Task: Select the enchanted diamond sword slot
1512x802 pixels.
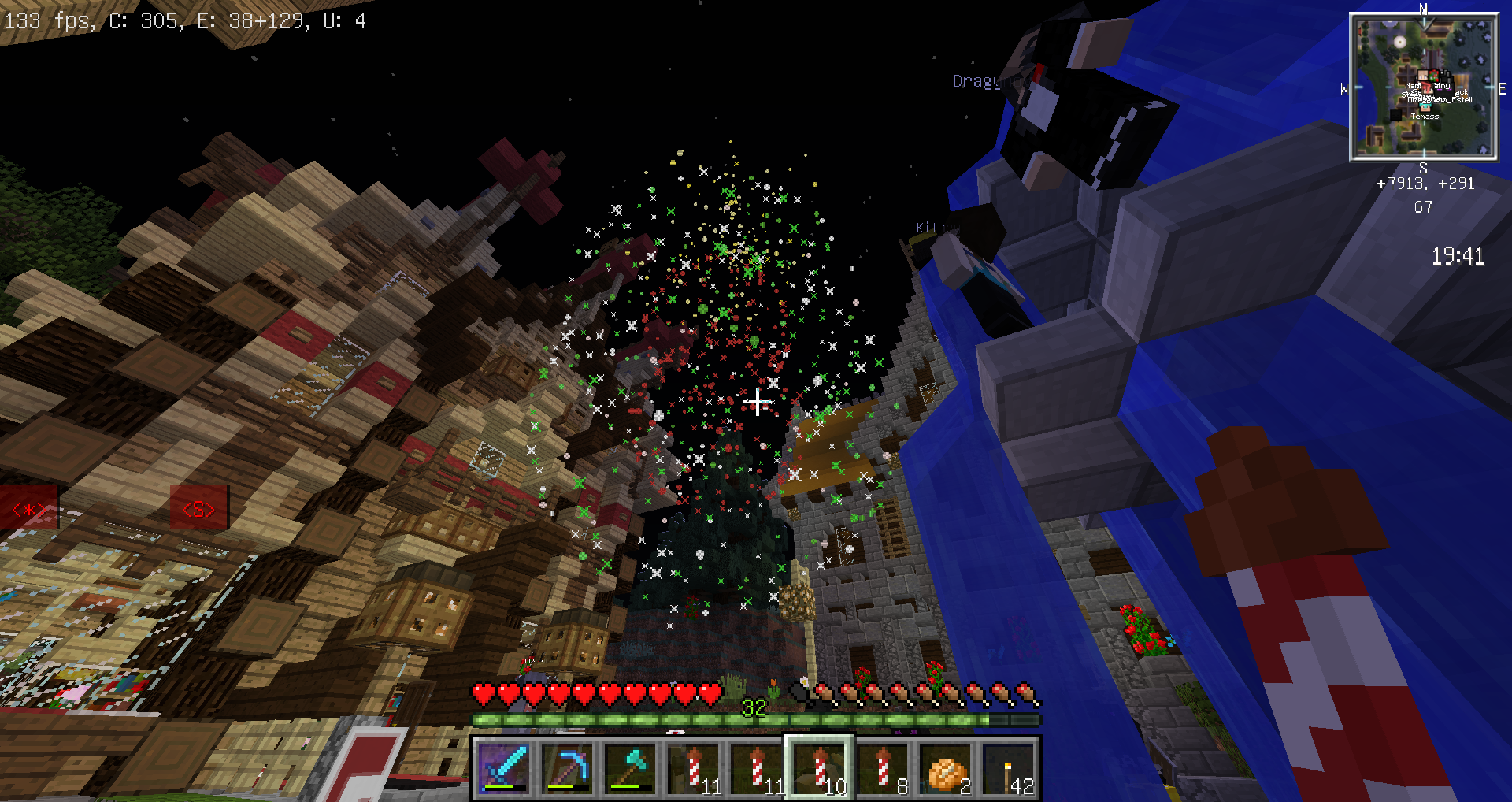Action: click(x=504, y=768)
